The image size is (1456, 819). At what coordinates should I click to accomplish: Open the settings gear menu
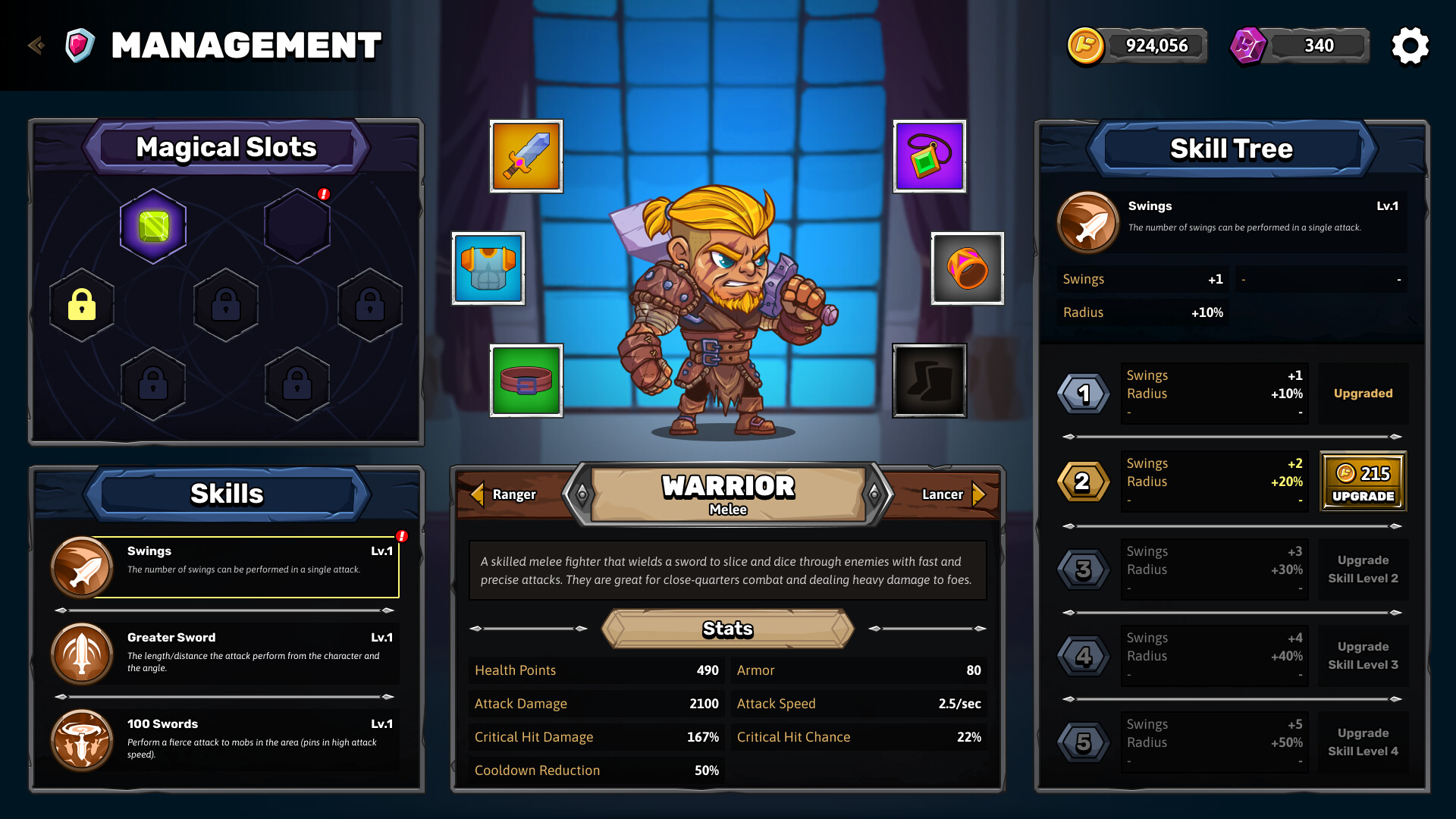[1410, 45]
